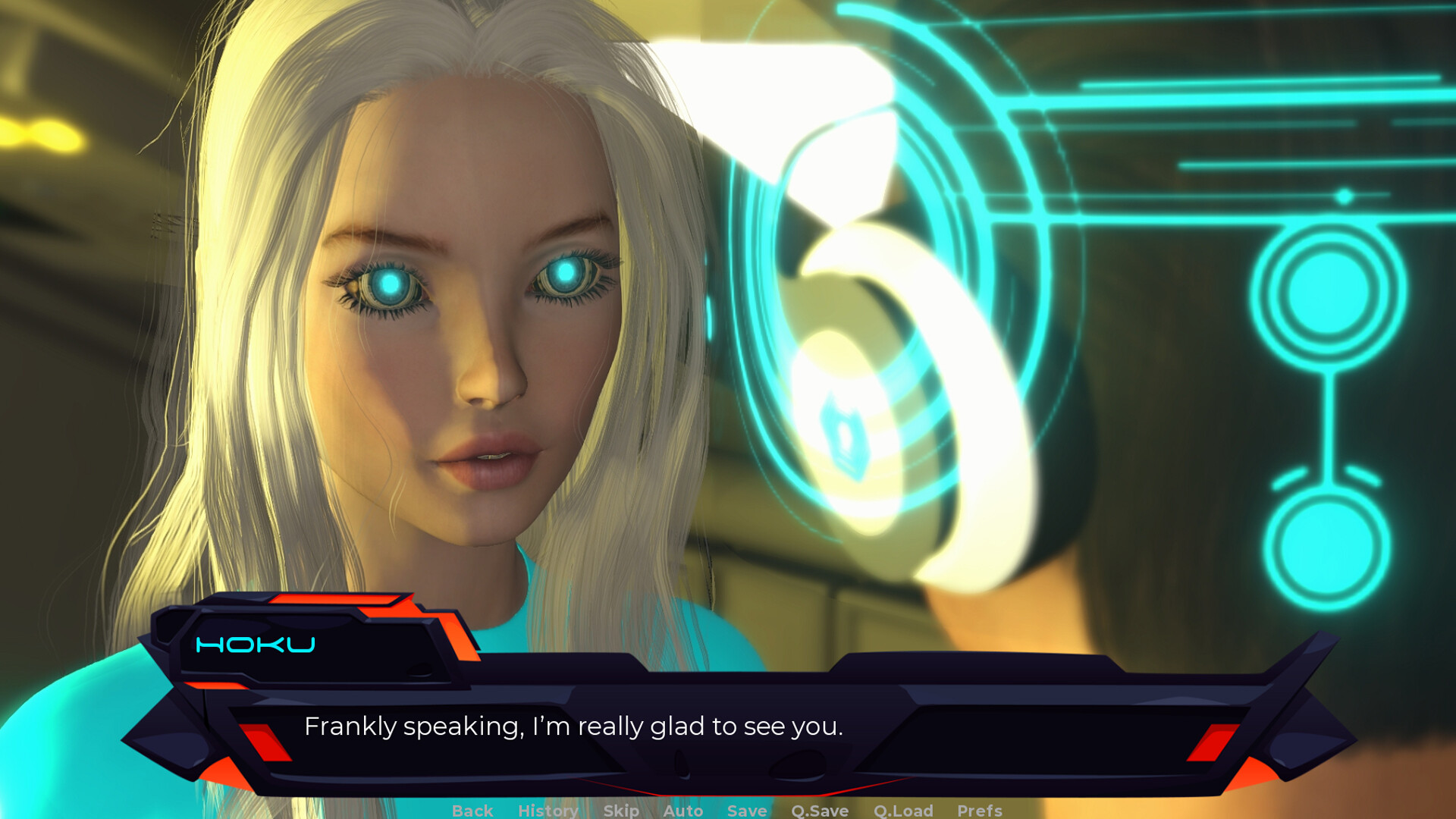Open the Prefs settings menu
Viewport: 1456px width, 819px height.
pos(980,811)
